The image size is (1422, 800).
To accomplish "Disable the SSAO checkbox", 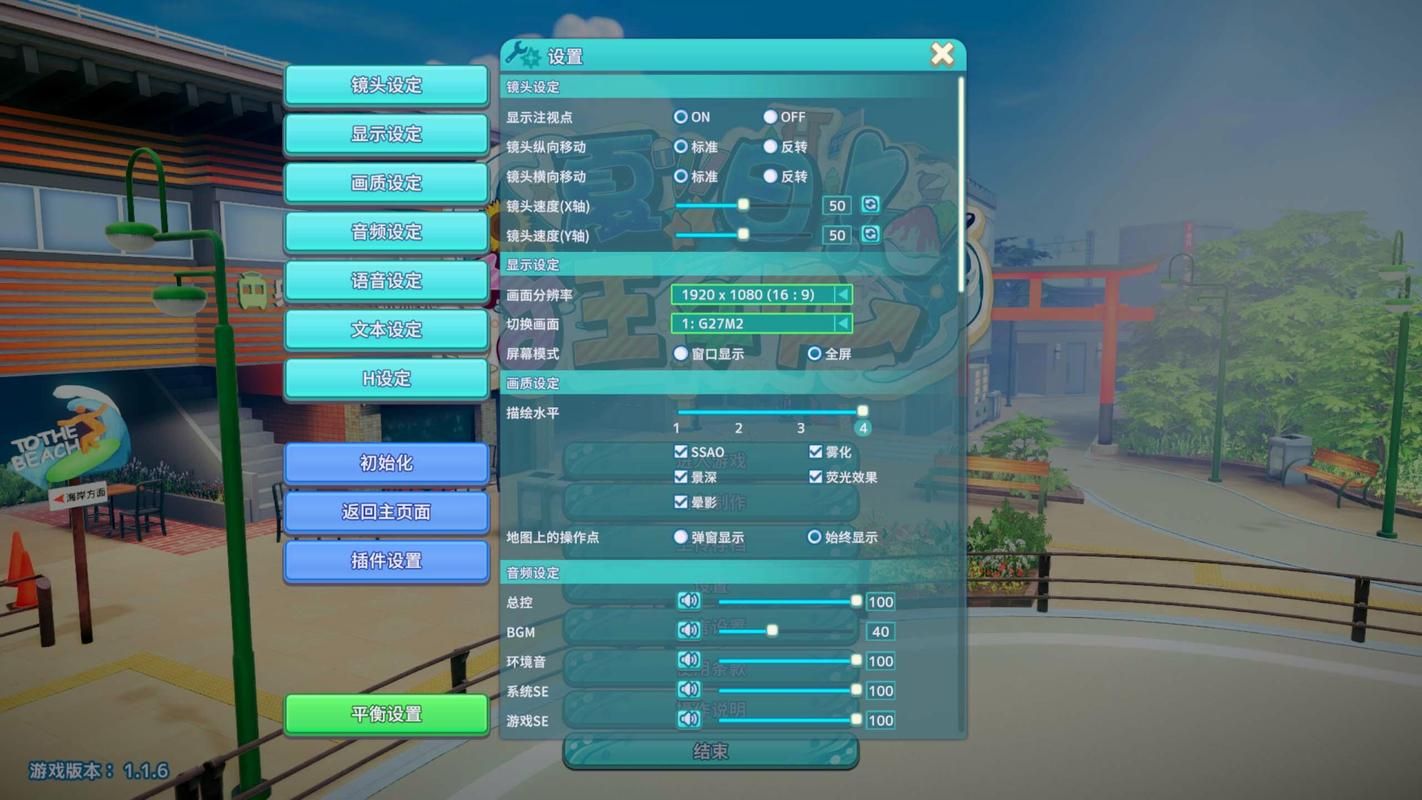I will (x=681, y=451).
